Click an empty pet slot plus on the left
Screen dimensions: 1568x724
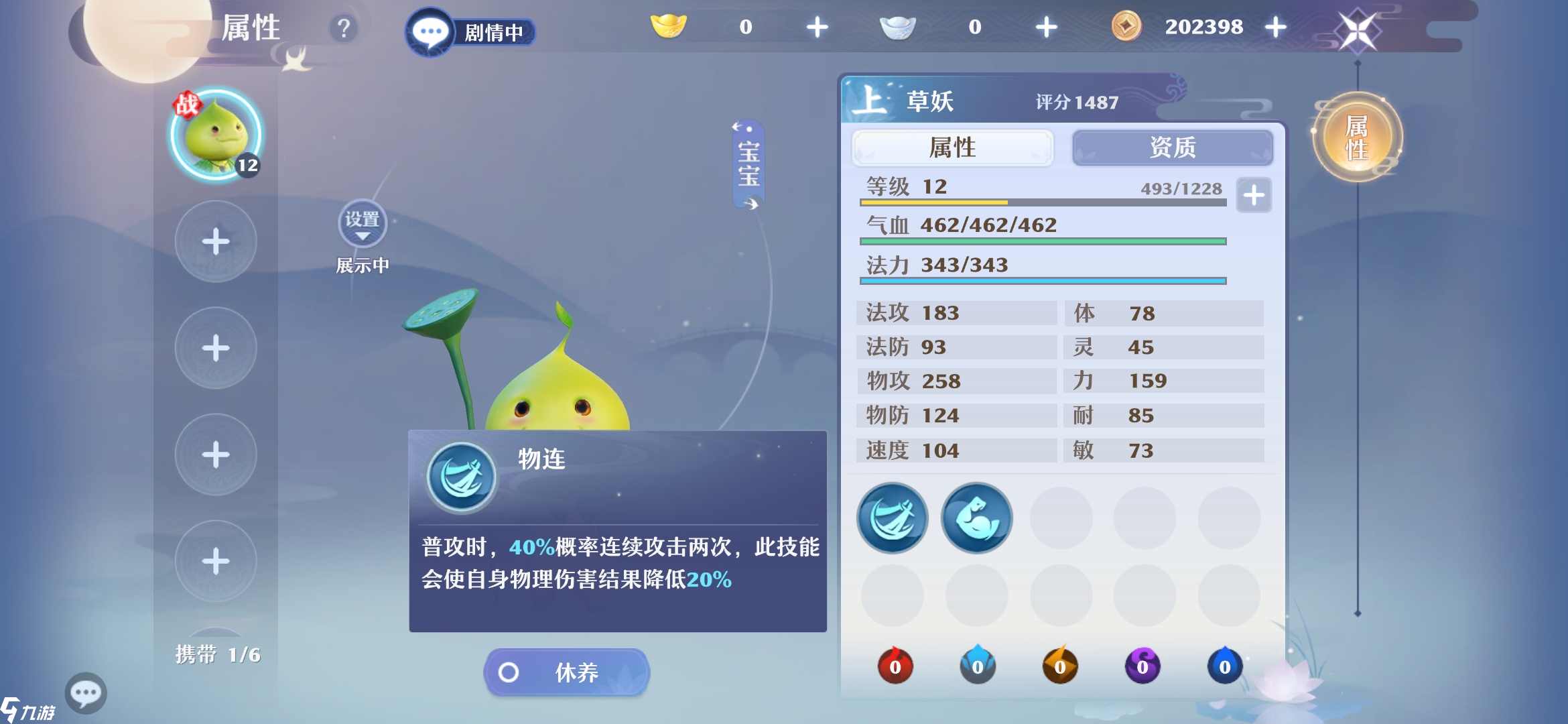point(216,243)
